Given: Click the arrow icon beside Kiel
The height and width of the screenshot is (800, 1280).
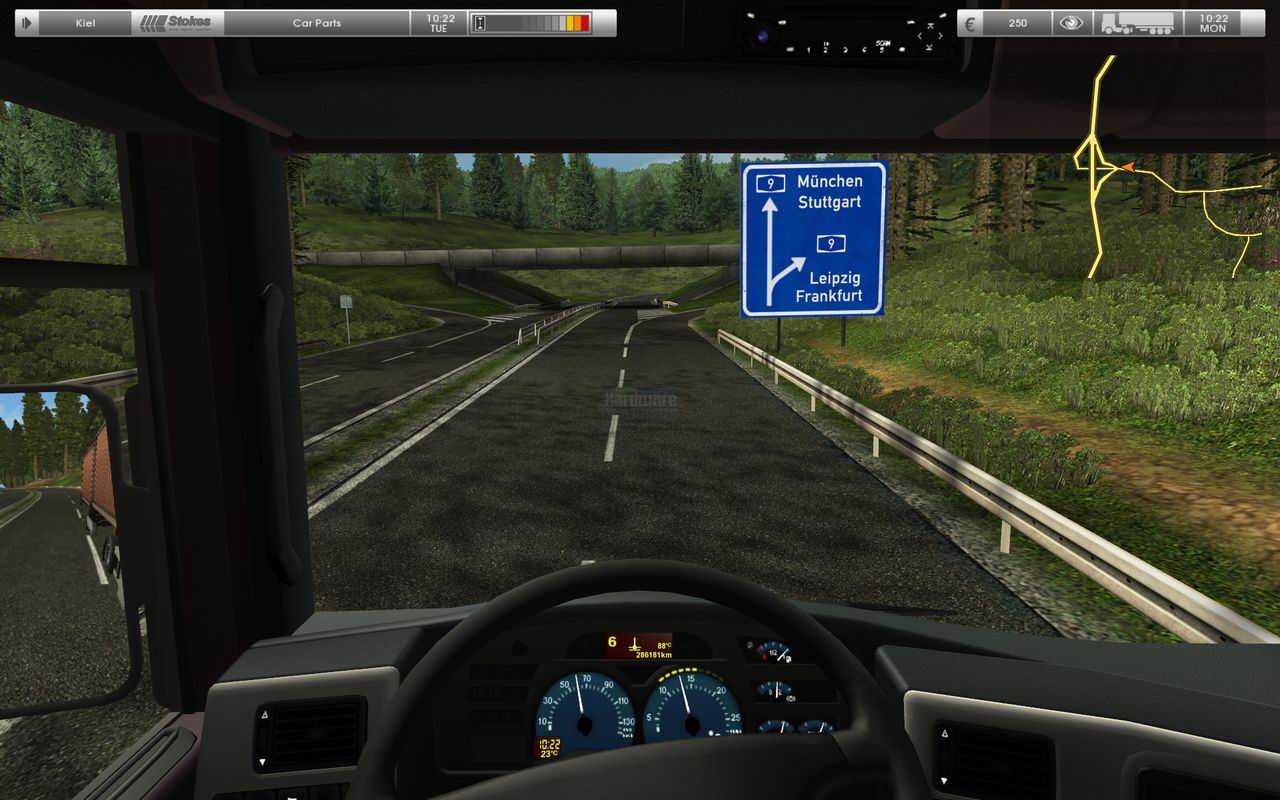Looking at the screenshot, I should pyautogui.click(x=27, y=23).
